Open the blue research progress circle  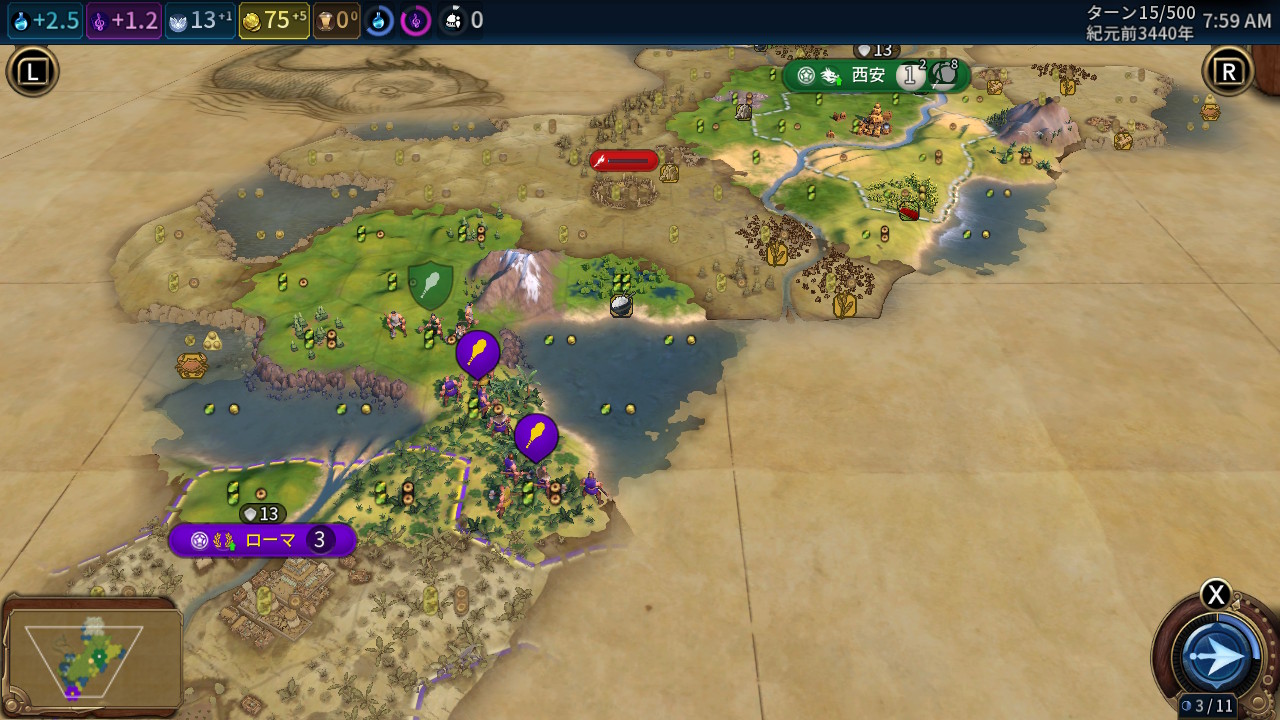point(379,20)
